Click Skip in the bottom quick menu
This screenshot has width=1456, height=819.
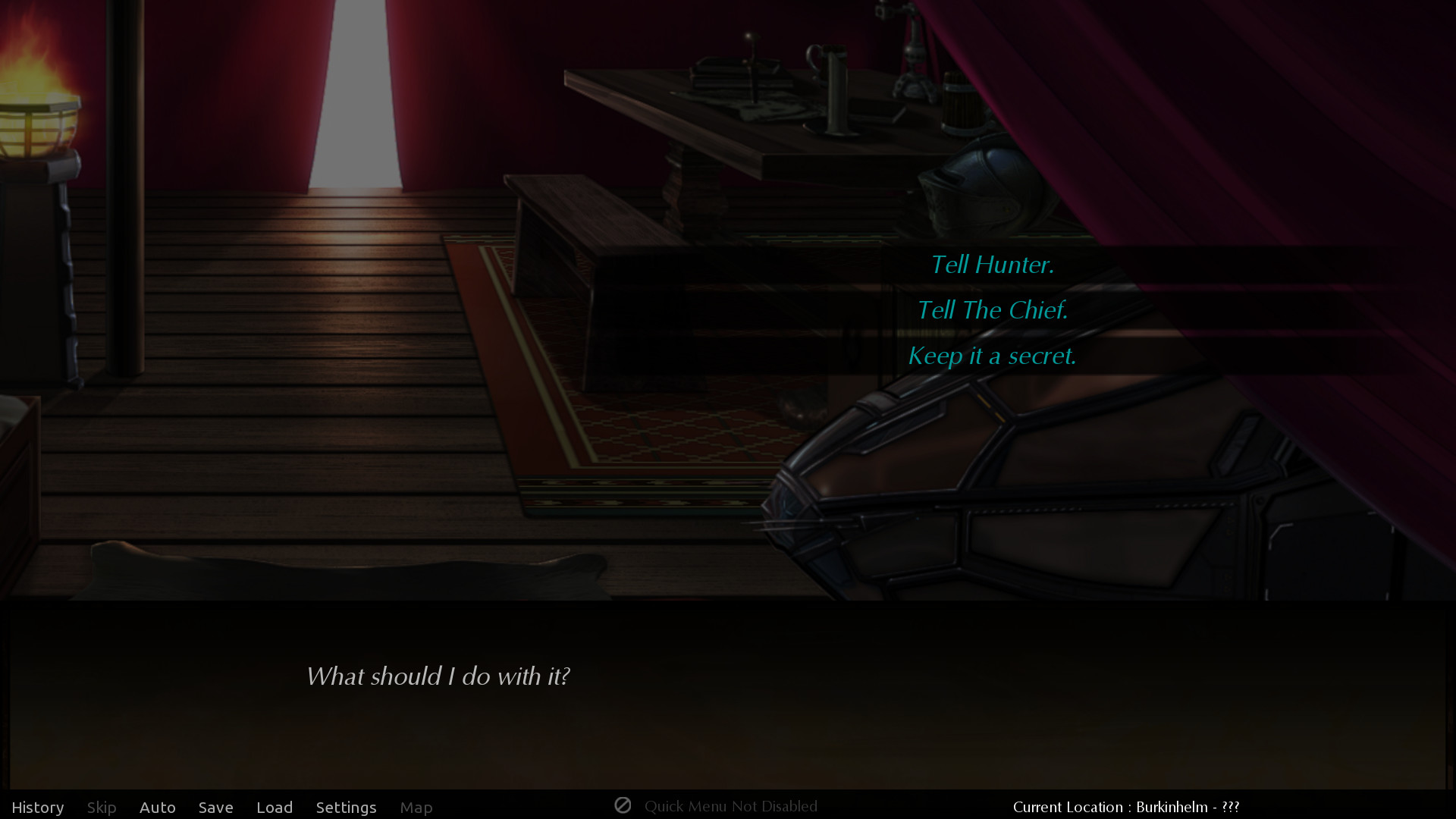(x=101, y=807)
